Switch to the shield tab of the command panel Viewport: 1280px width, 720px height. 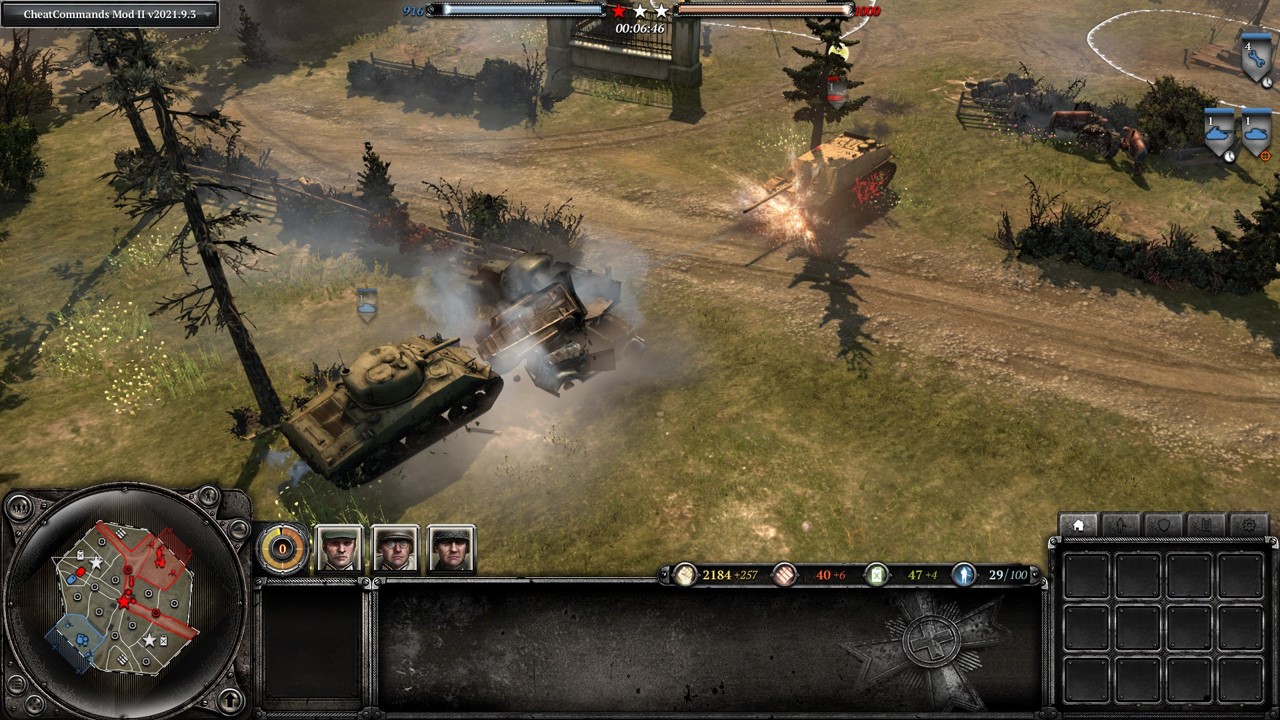1164,525
